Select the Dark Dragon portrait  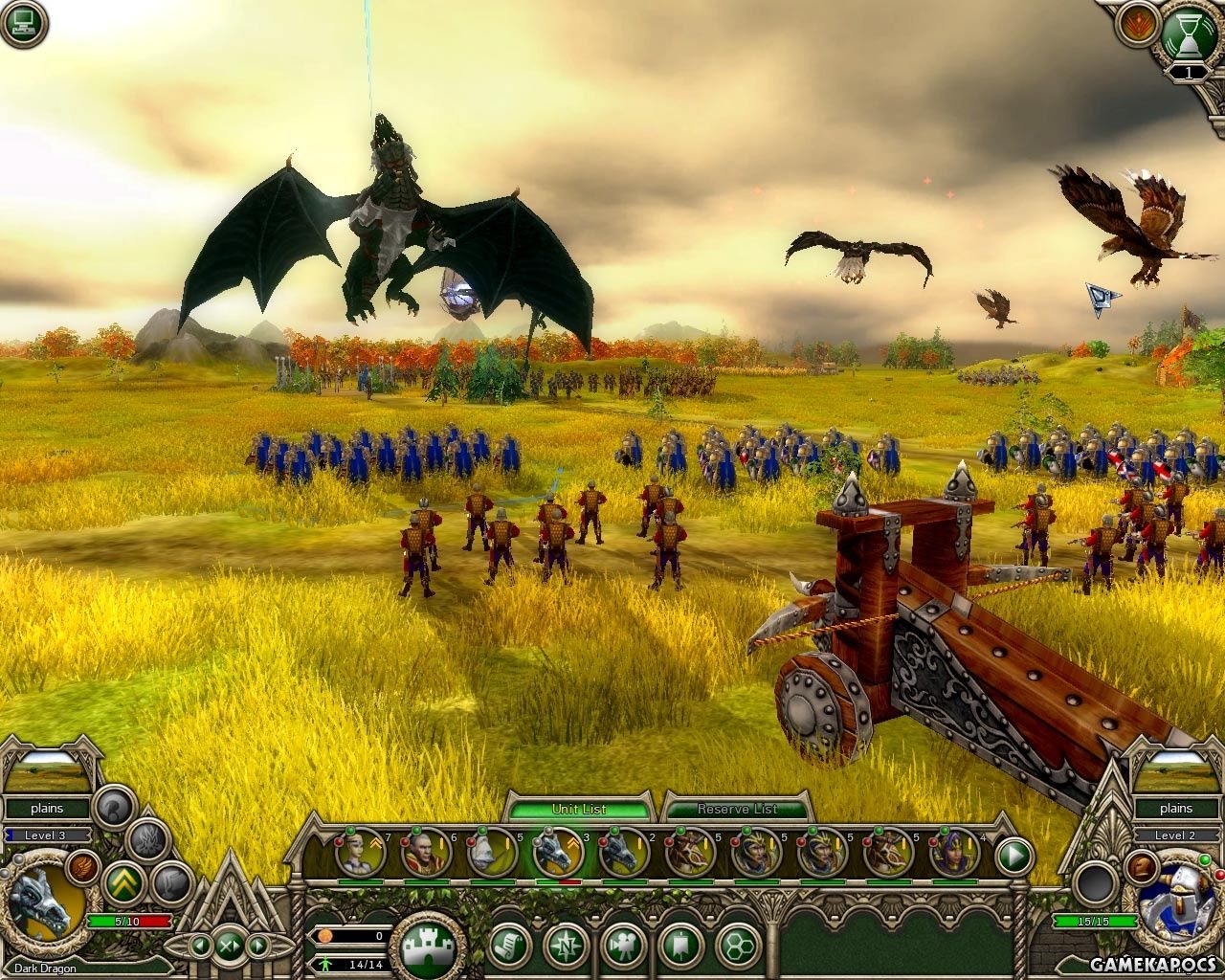click(41, 902)
